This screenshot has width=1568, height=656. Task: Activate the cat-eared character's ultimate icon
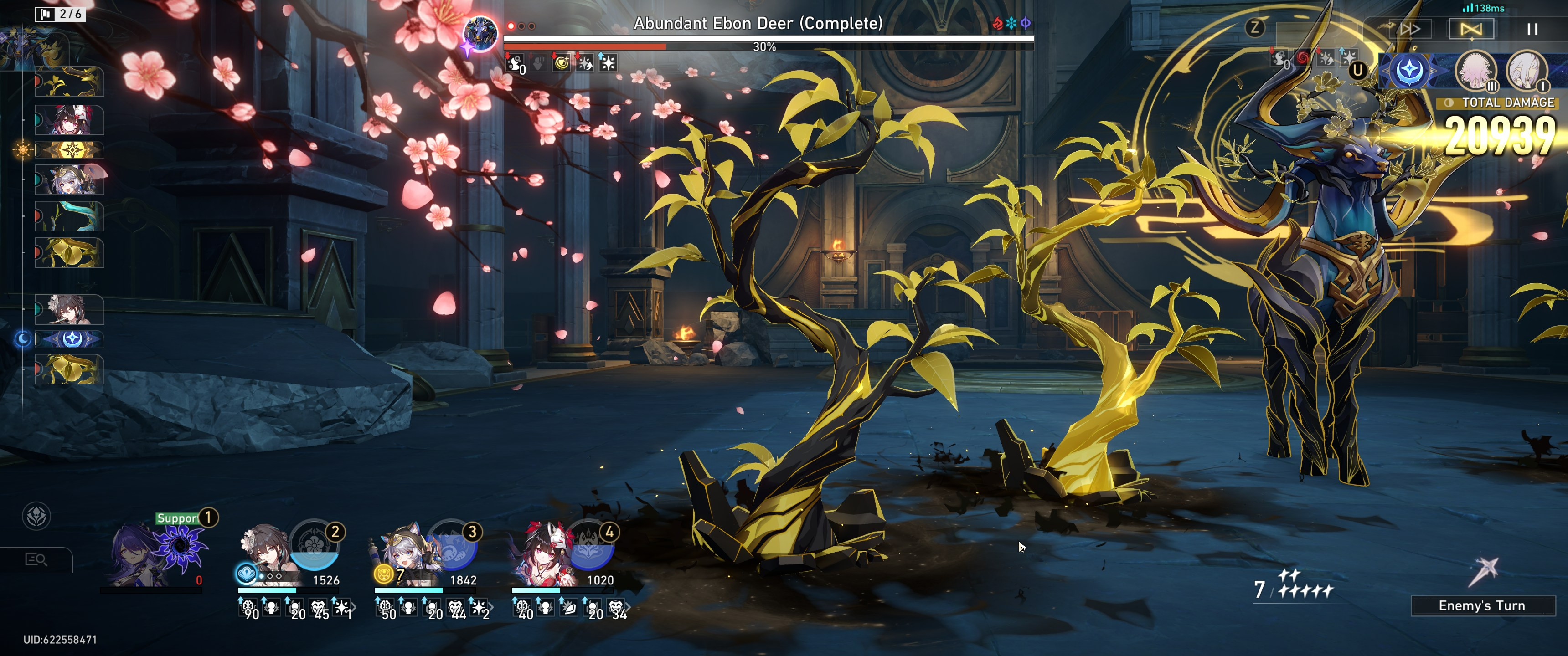(452, 543)
